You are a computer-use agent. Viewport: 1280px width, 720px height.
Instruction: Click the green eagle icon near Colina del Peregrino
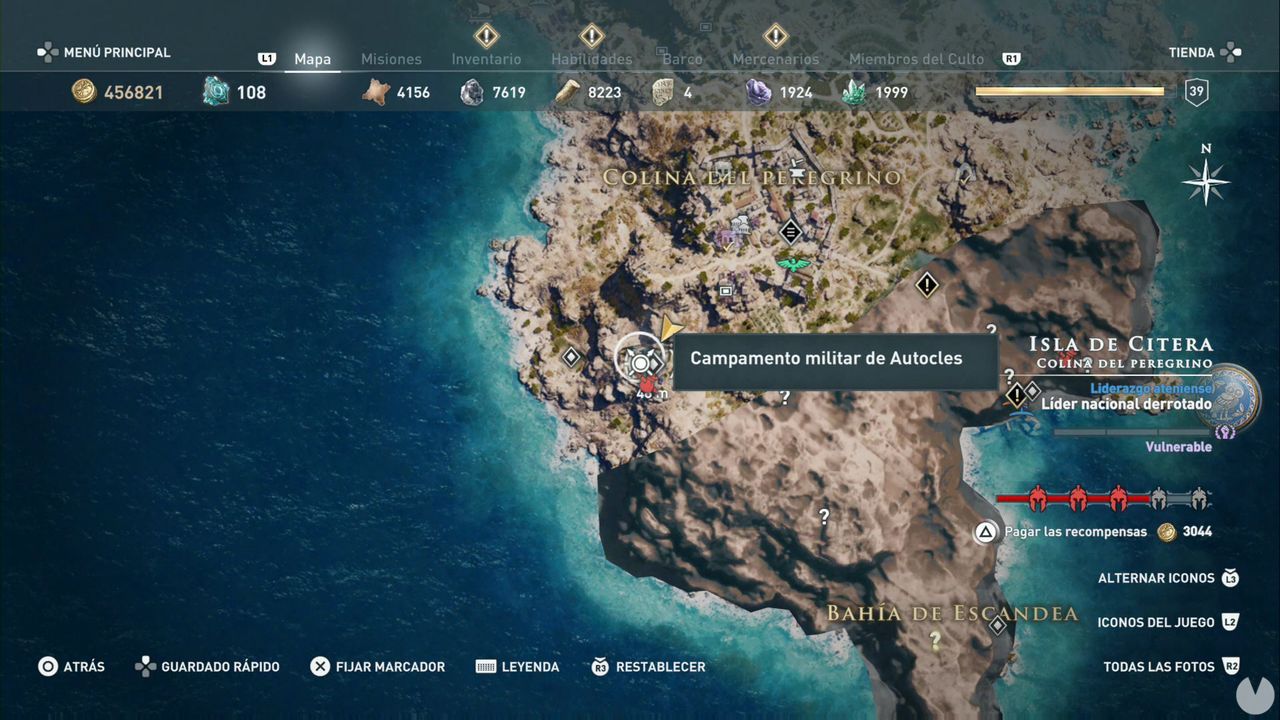[789, 262]
